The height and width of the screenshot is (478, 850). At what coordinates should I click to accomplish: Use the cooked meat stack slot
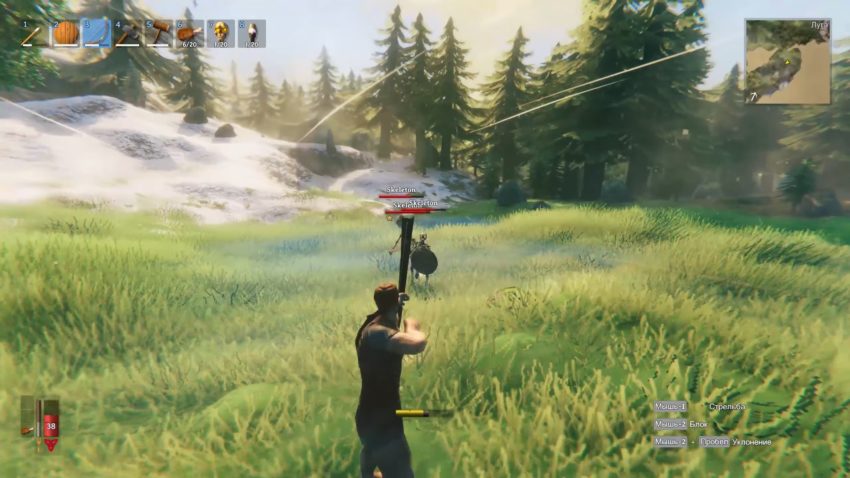point(189,34)
